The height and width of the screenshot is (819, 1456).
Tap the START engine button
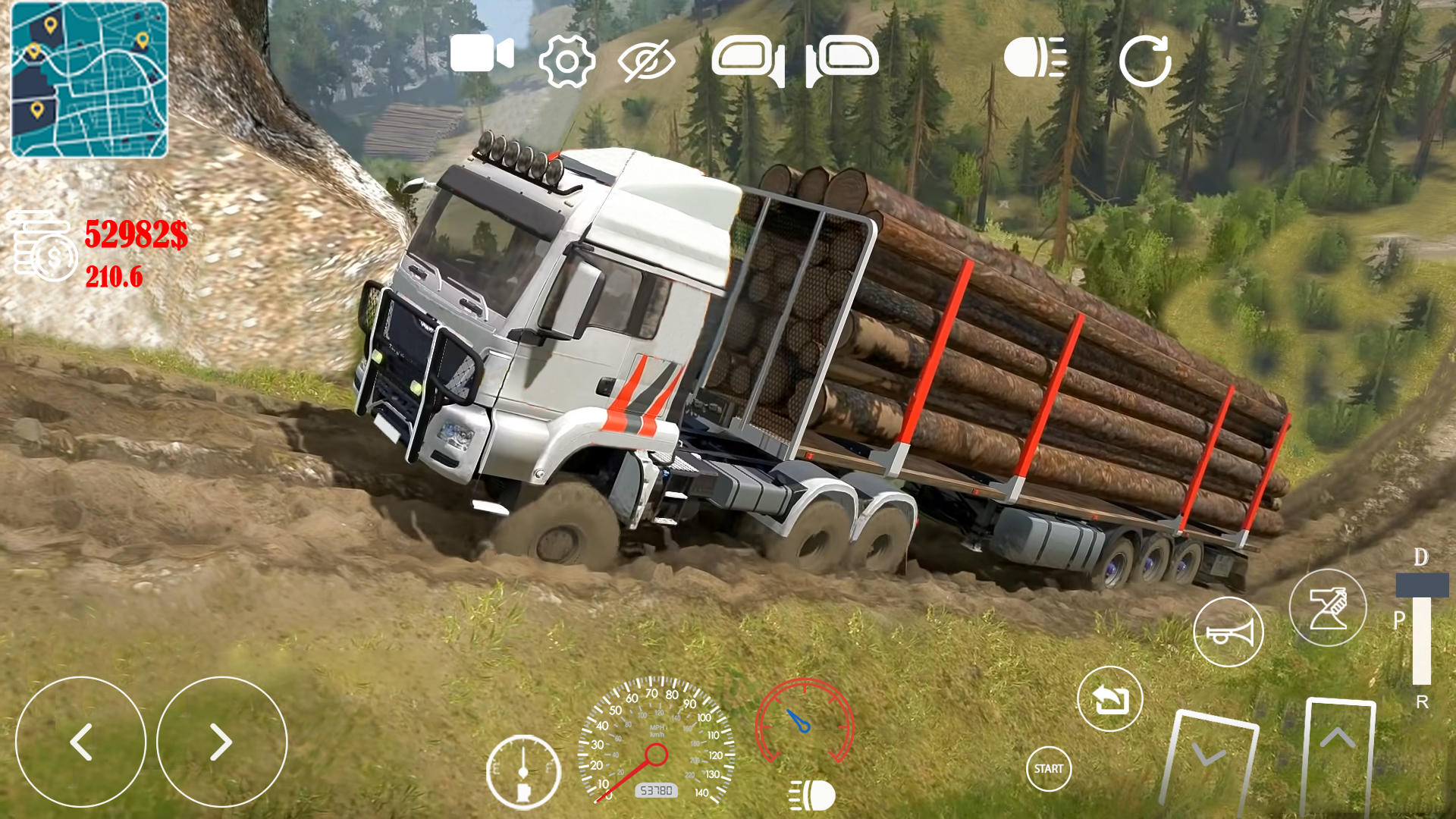point(1048,768)
